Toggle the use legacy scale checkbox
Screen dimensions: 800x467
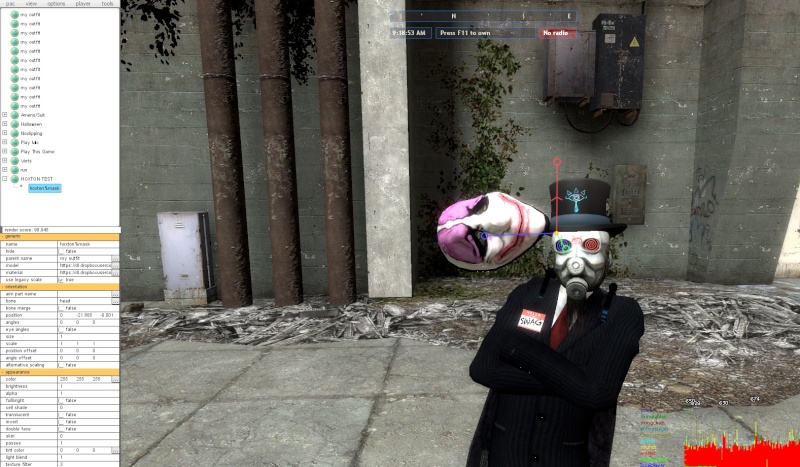[x=61, y=279]
